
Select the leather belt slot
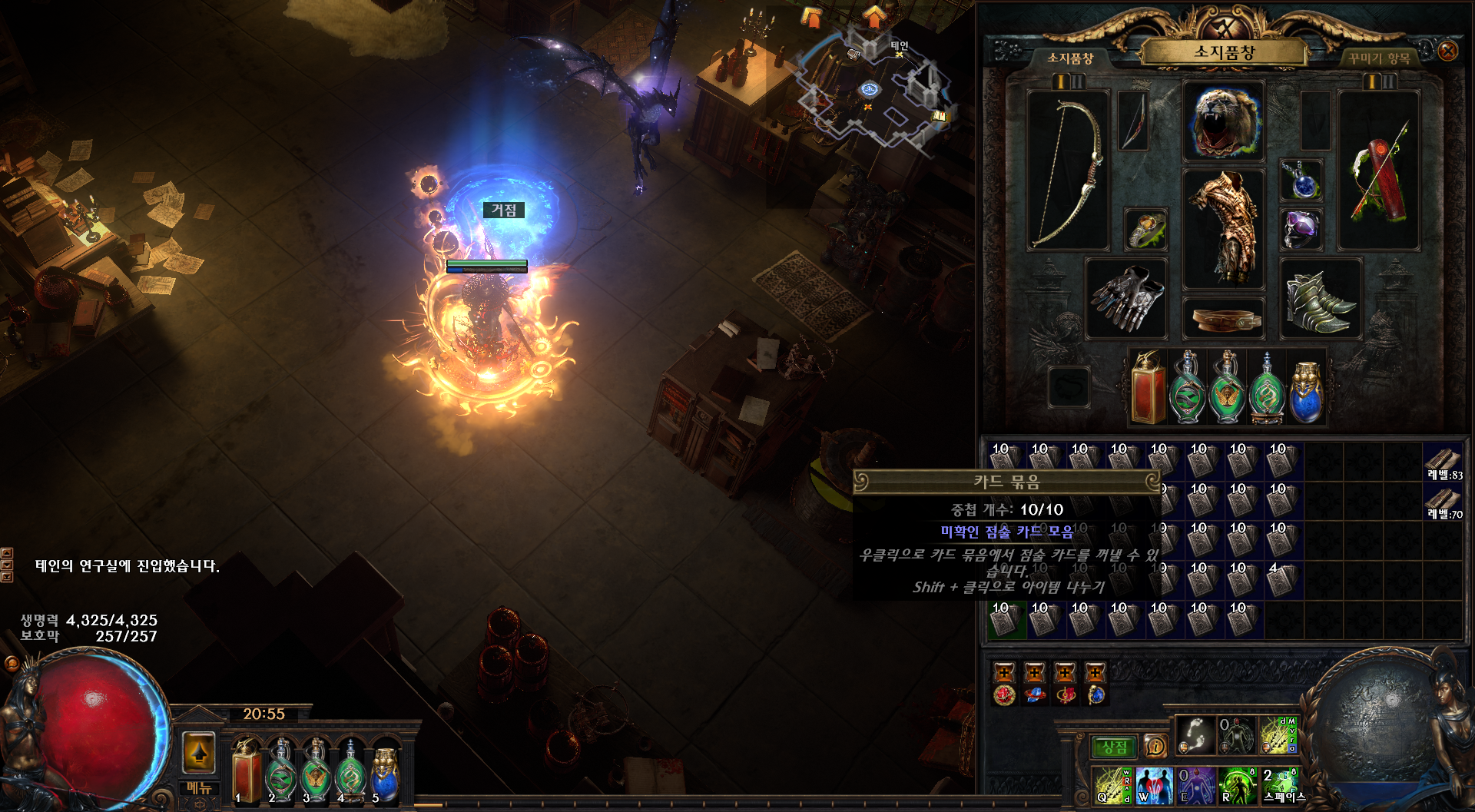click(1224, 318)
